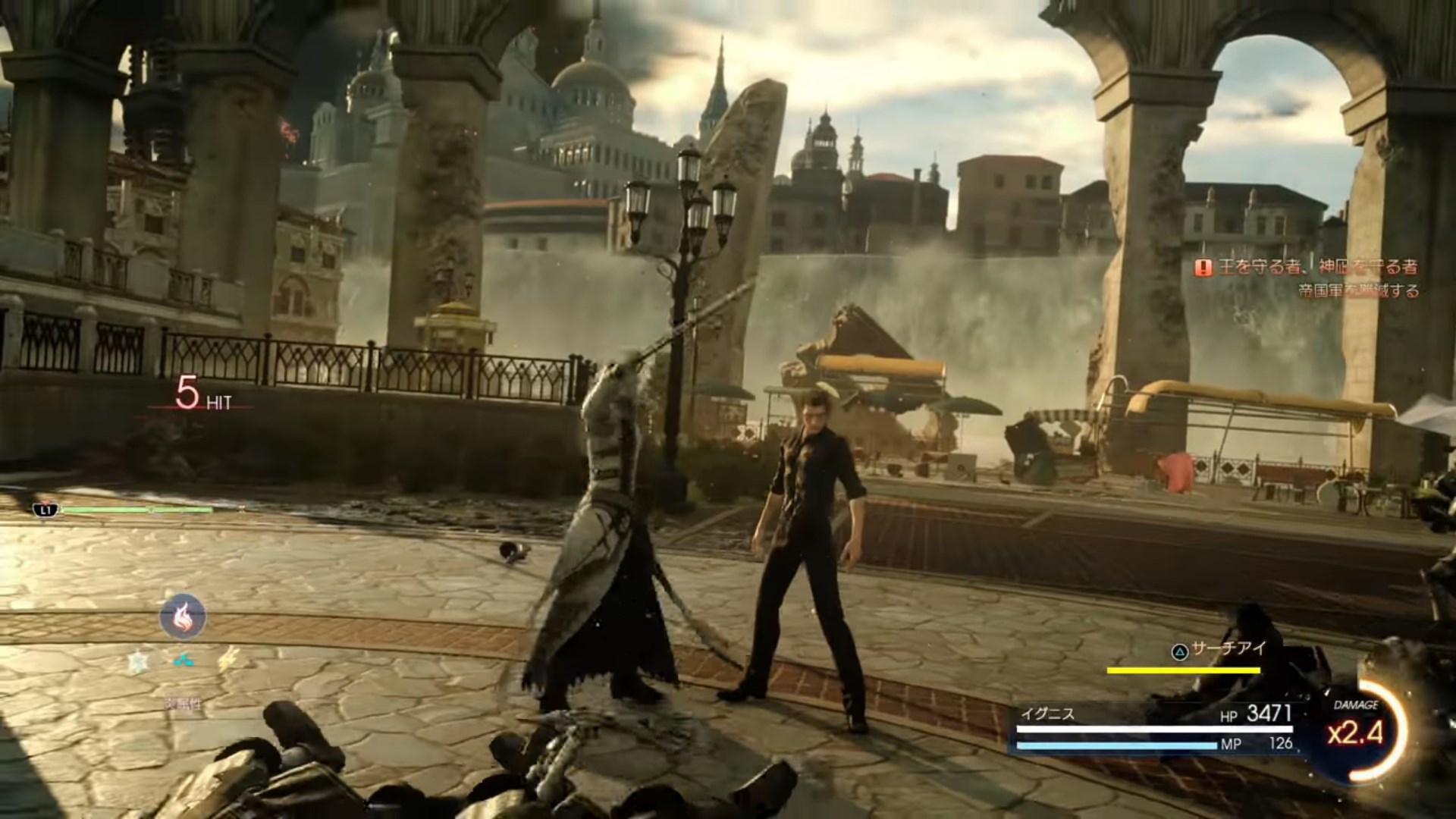Select the active fire element icon
The width and height of the screenshot is (1456, 819).
(183, 616)
